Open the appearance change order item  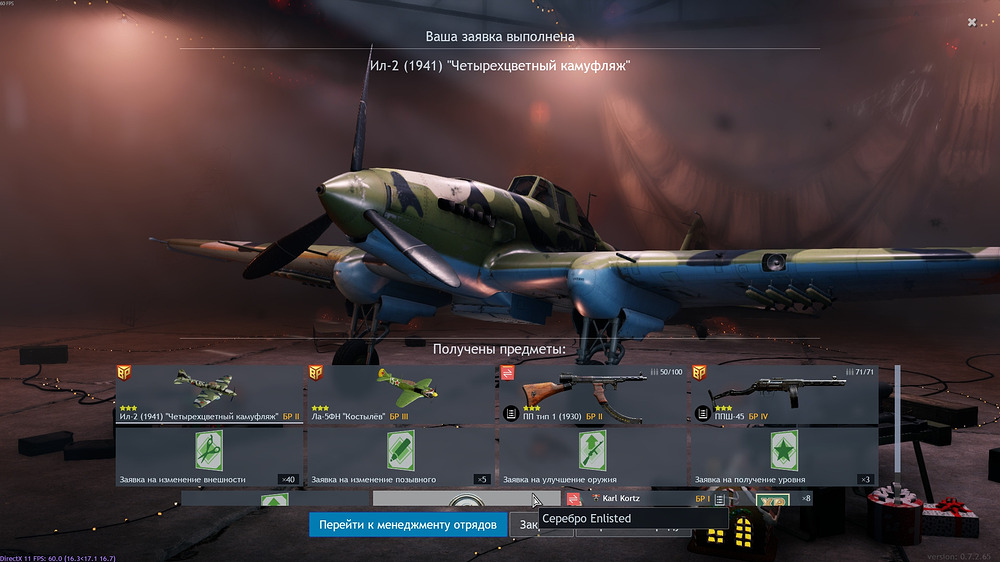pyautogui.click(x=209, y=457)
